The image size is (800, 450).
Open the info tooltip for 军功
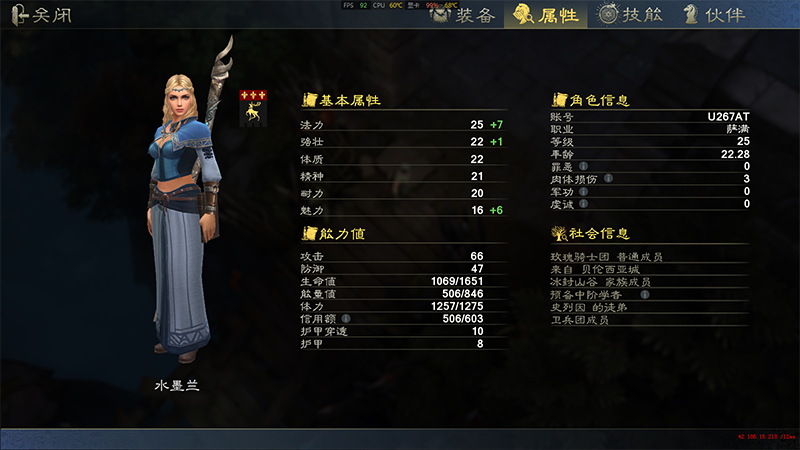pos(583,192)
